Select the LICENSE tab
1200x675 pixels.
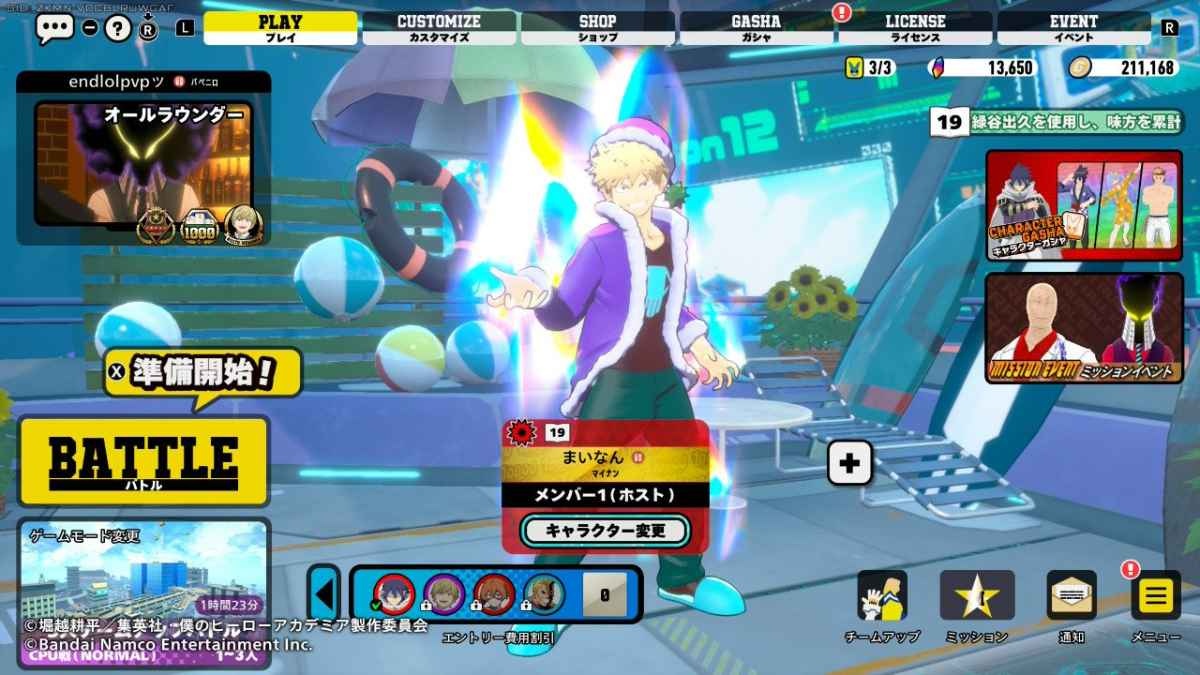point(915,28)
